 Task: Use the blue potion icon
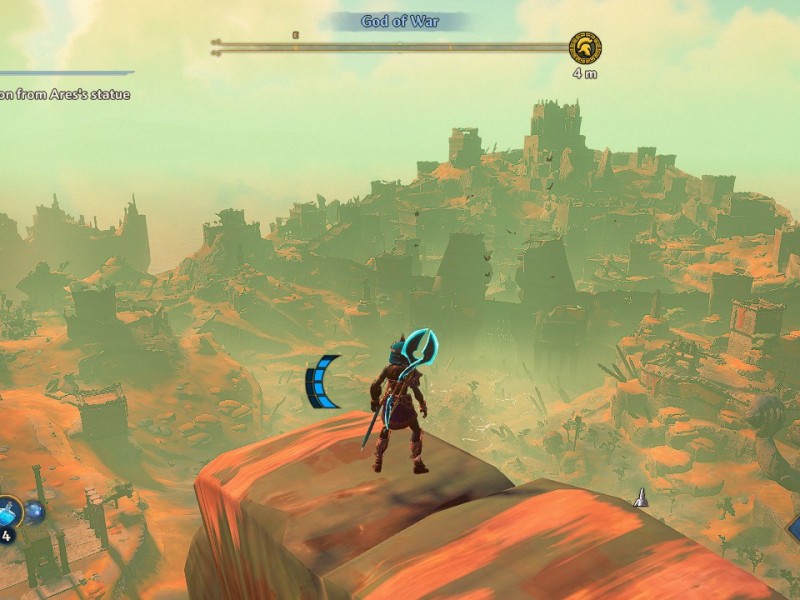[8, 511]
